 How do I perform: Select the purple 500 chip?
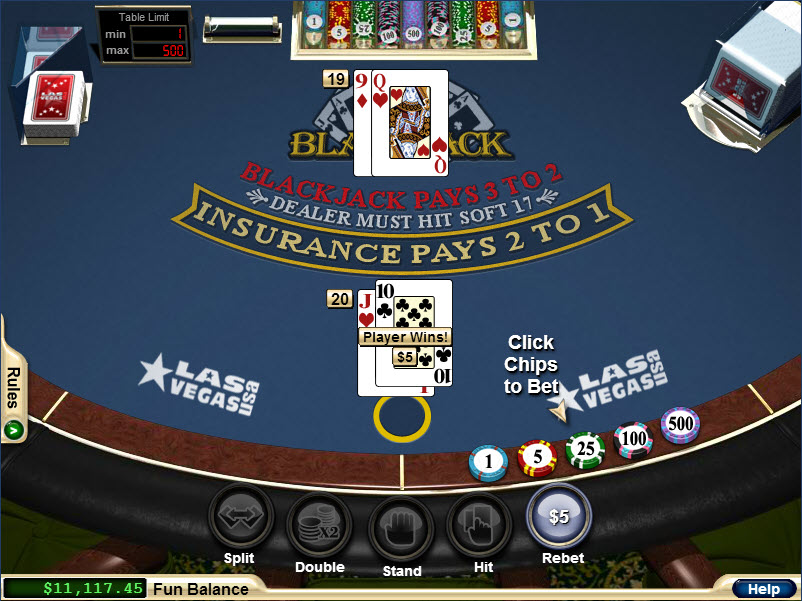click(x=680, y=424)
